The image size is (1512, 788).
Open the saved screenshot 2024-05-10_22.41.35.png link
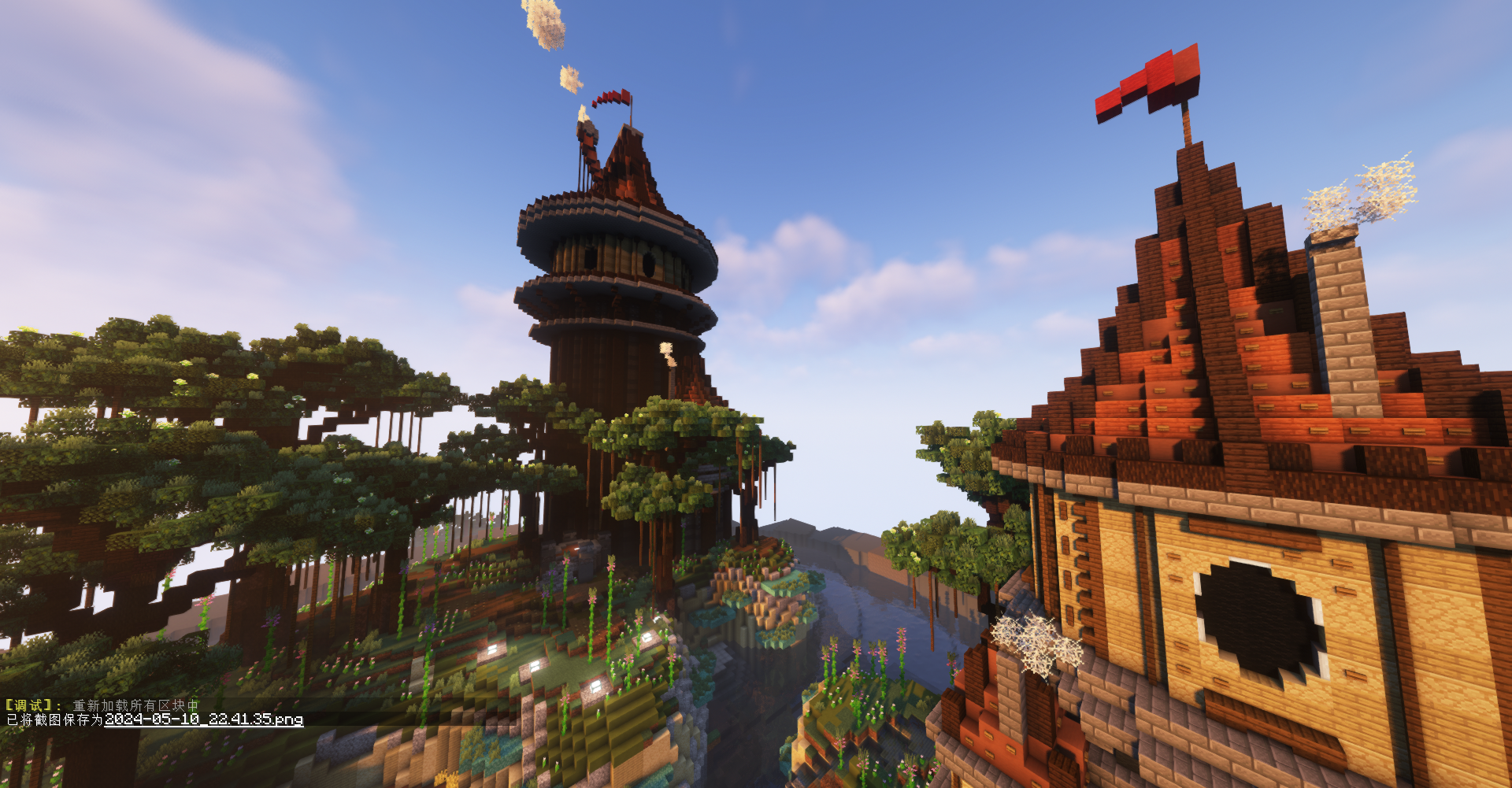coord(203,720)
